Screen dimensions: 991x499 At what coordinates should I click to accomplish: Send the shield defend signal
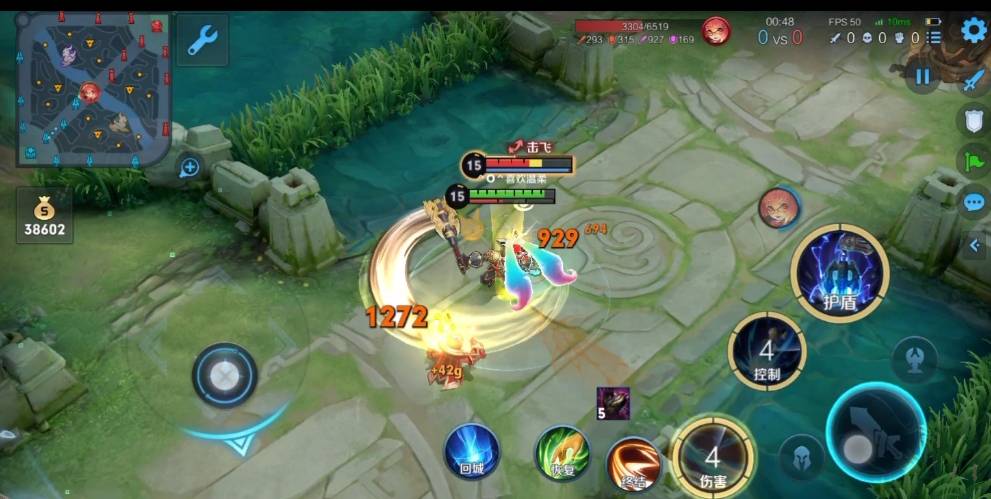coord(974,122)
